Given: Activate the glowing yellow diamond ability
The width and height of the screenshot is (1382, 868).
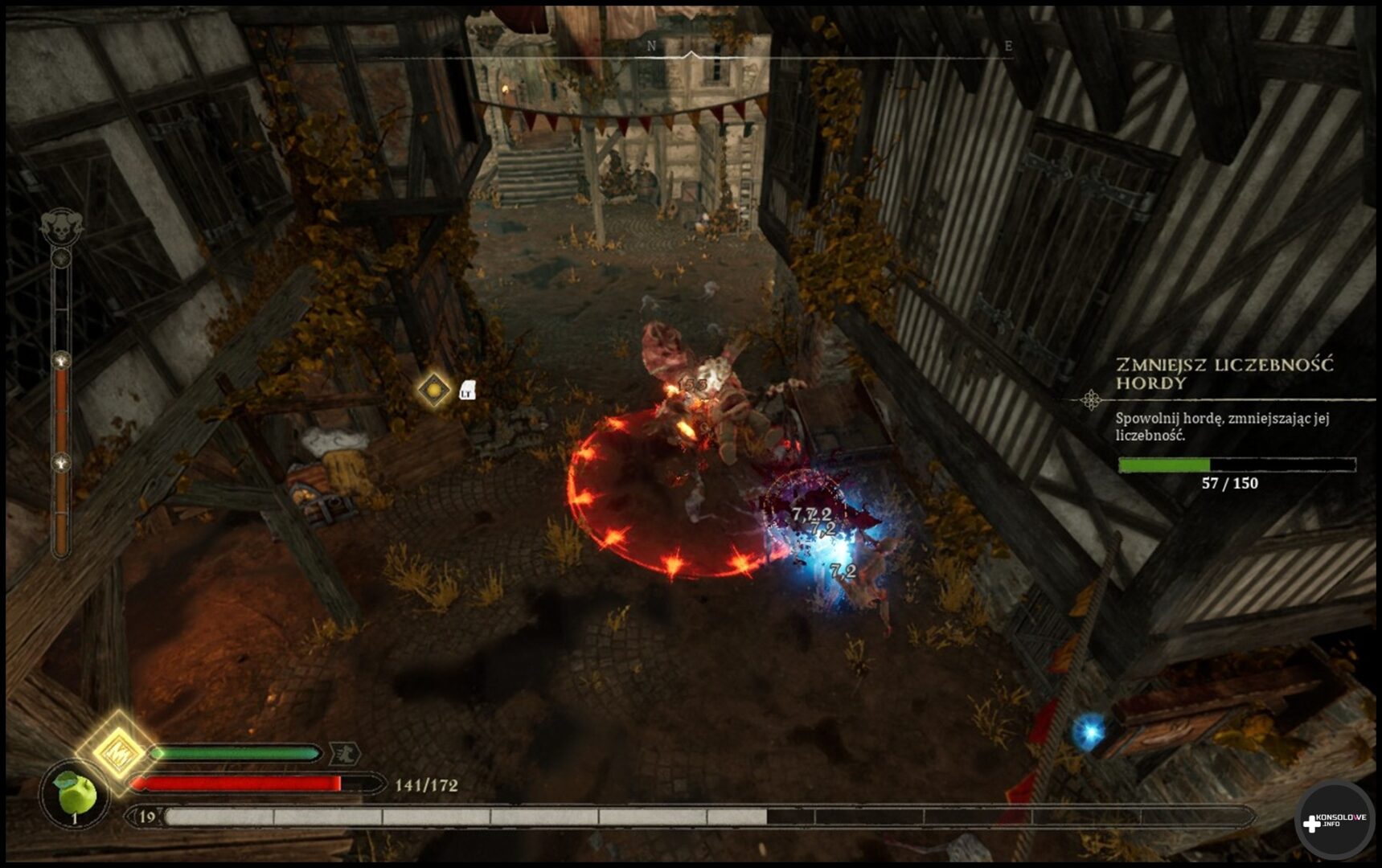Looking at the screenshot, I should (117, 751).
